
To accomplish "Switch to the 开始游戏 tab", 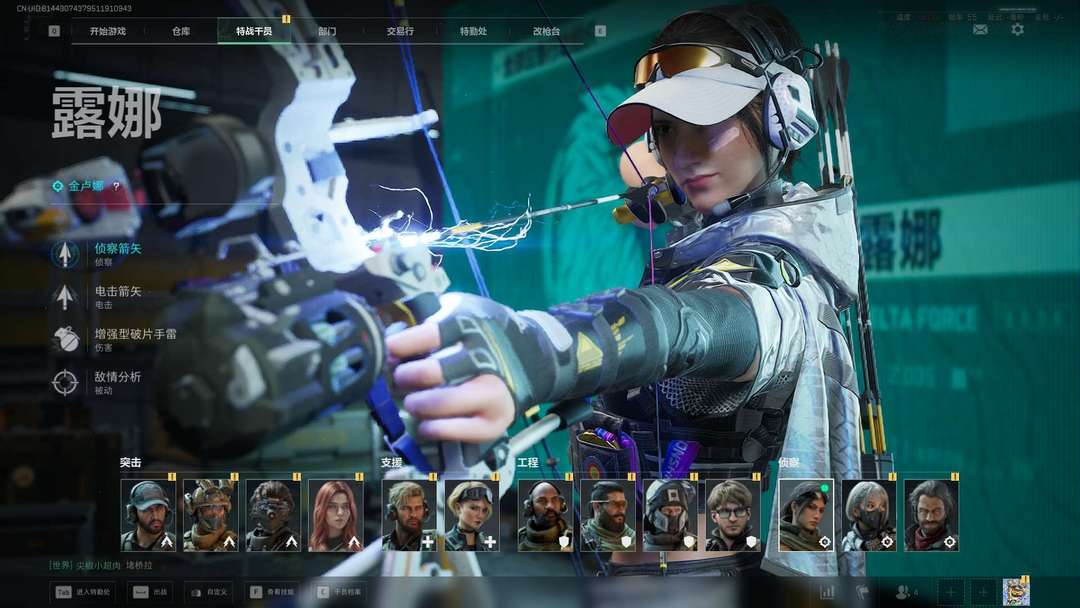I will click(x=107, y=31).
